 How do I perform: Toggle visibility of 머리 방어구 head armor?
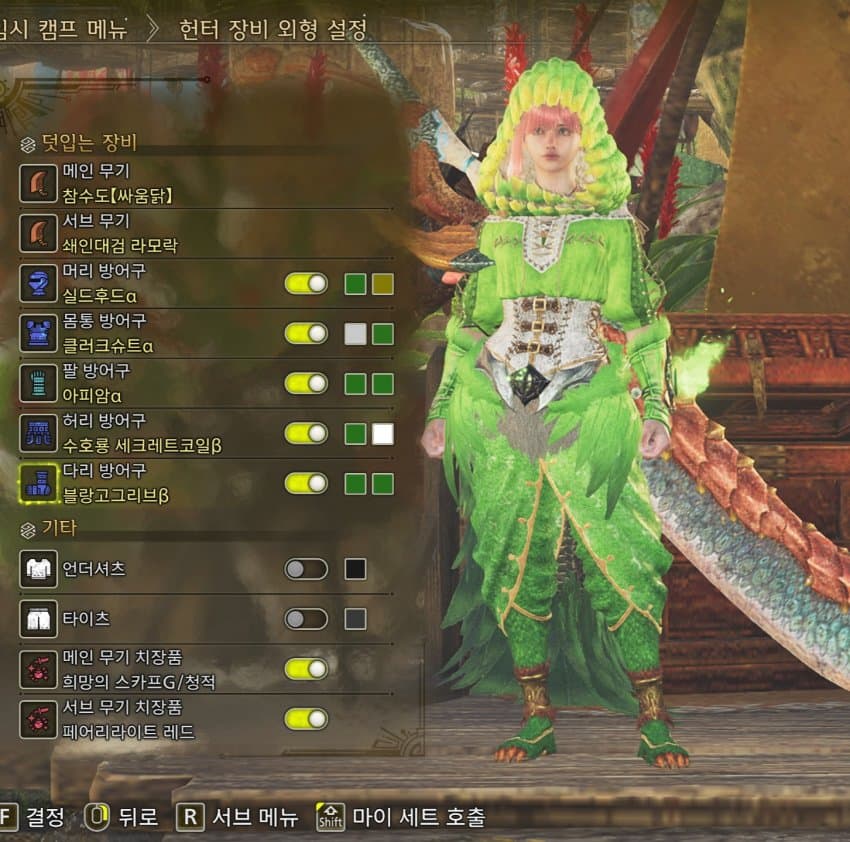point(306,284)
